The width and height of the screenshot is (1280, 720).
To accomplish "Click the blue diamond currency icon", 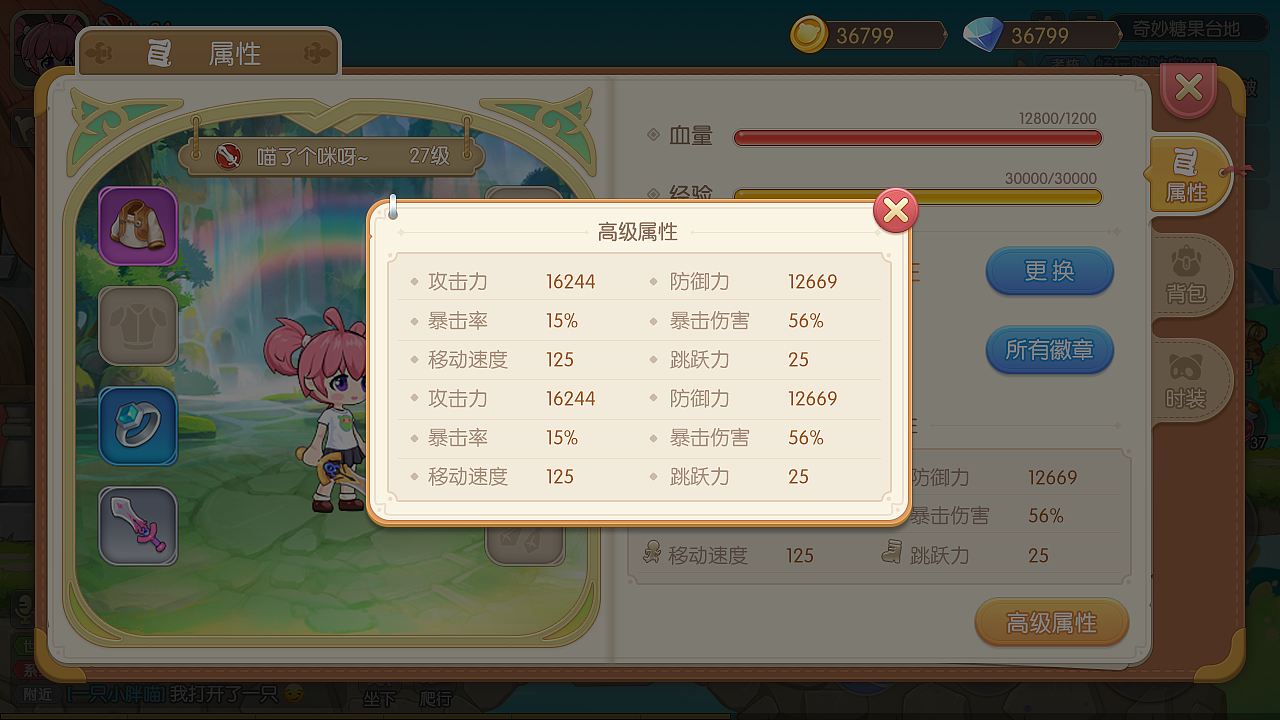I will click(983, 33).
